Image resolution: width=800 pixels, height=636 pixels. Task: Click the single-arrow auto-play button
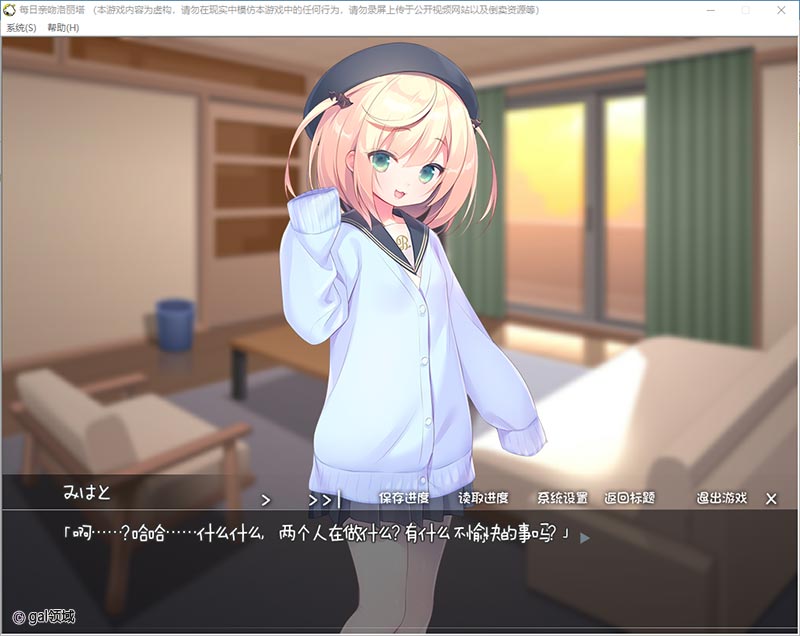tap(266, 498)
